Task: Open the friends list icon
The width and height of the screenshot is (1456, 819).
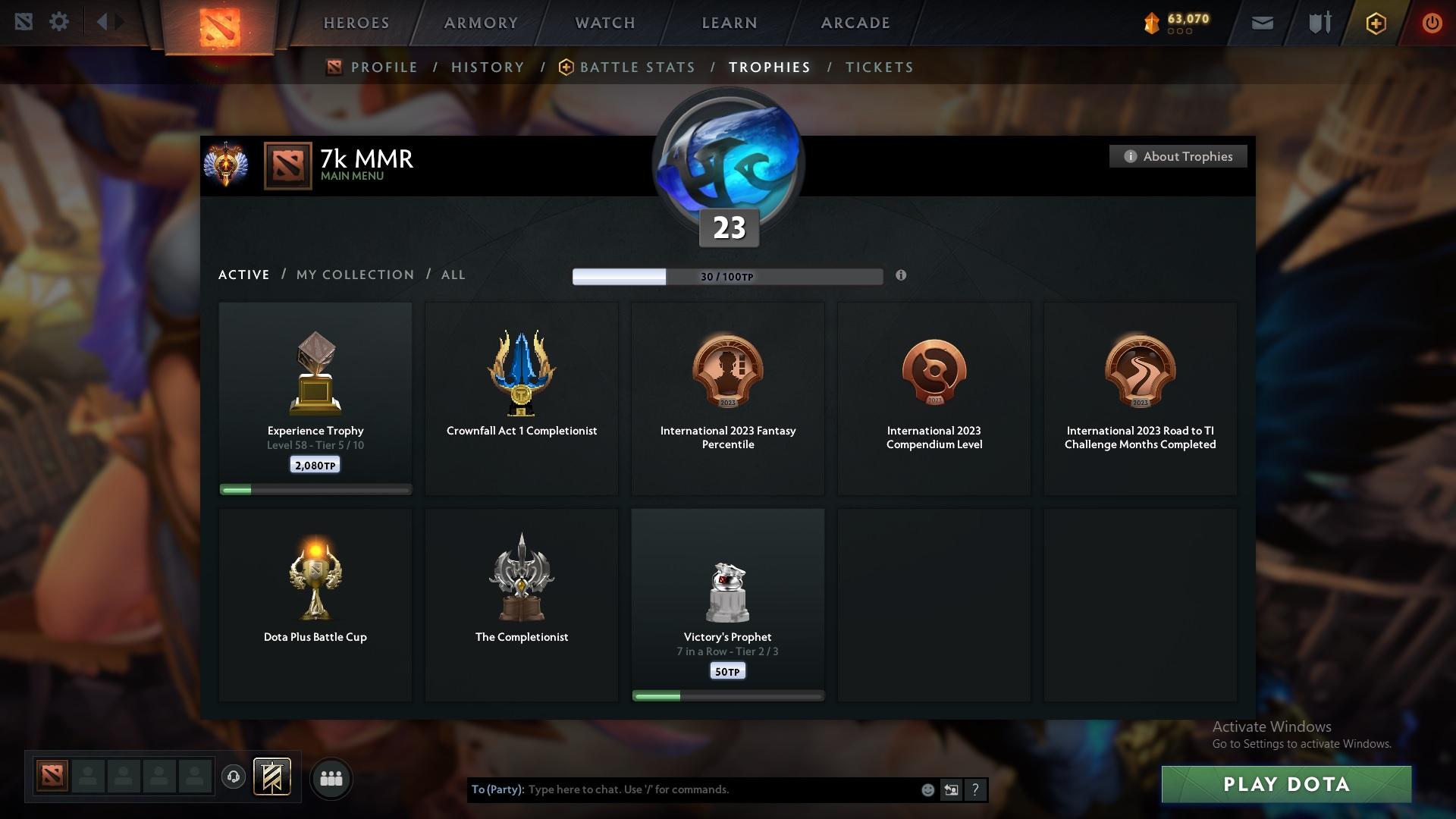Action: coord(331,778)
